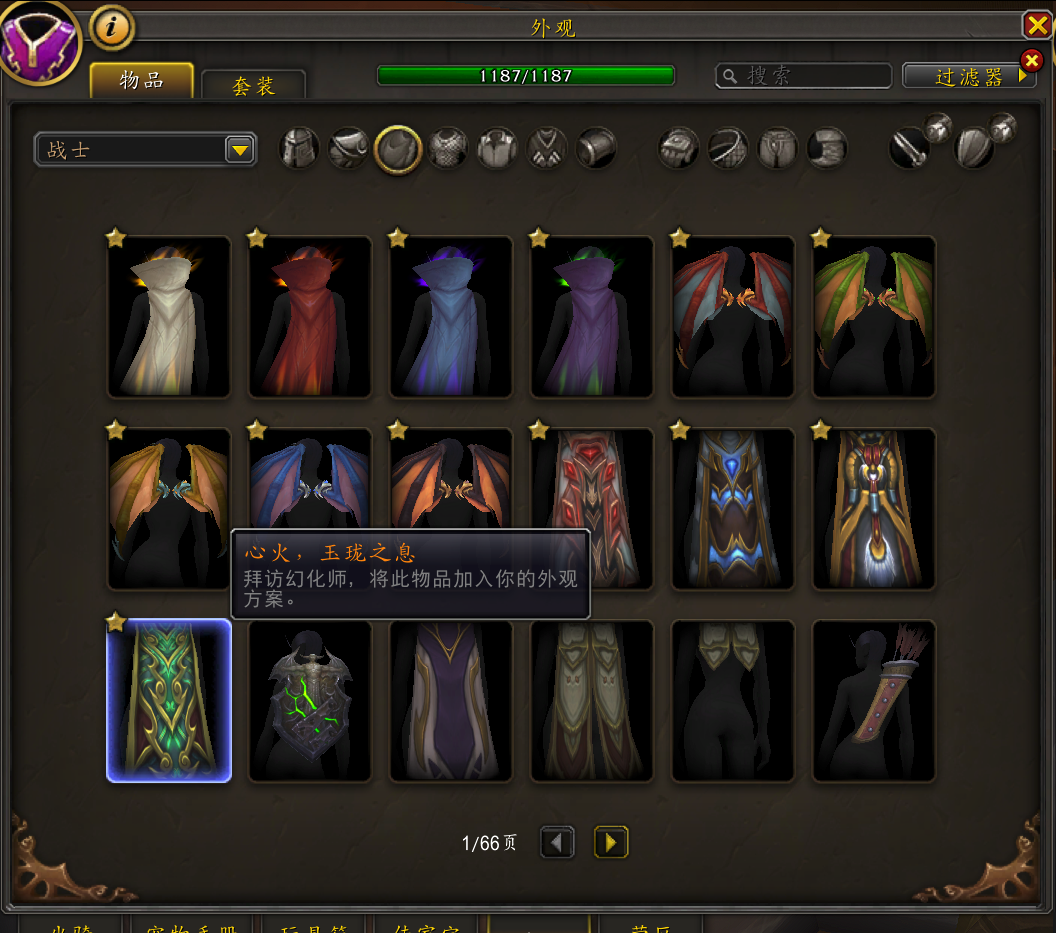The width and height of the screenshot is (1056, 933).
Task: Go to the previous page of appearances
Action: coord(558,842)
